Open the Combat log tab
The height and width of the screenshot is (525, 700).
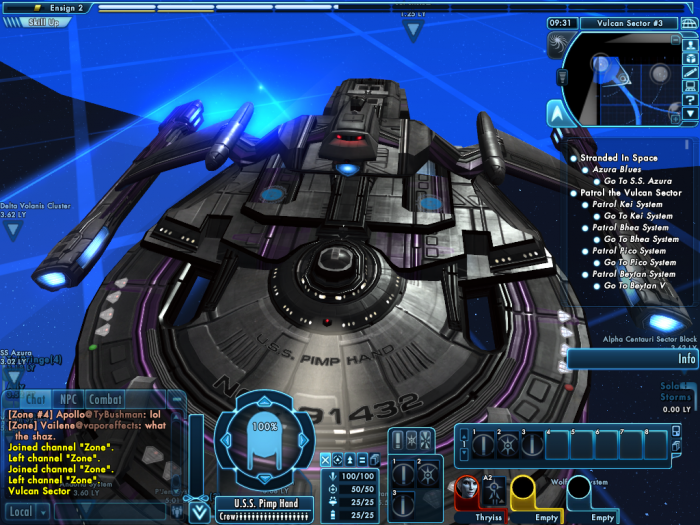[x=105, y=399]
